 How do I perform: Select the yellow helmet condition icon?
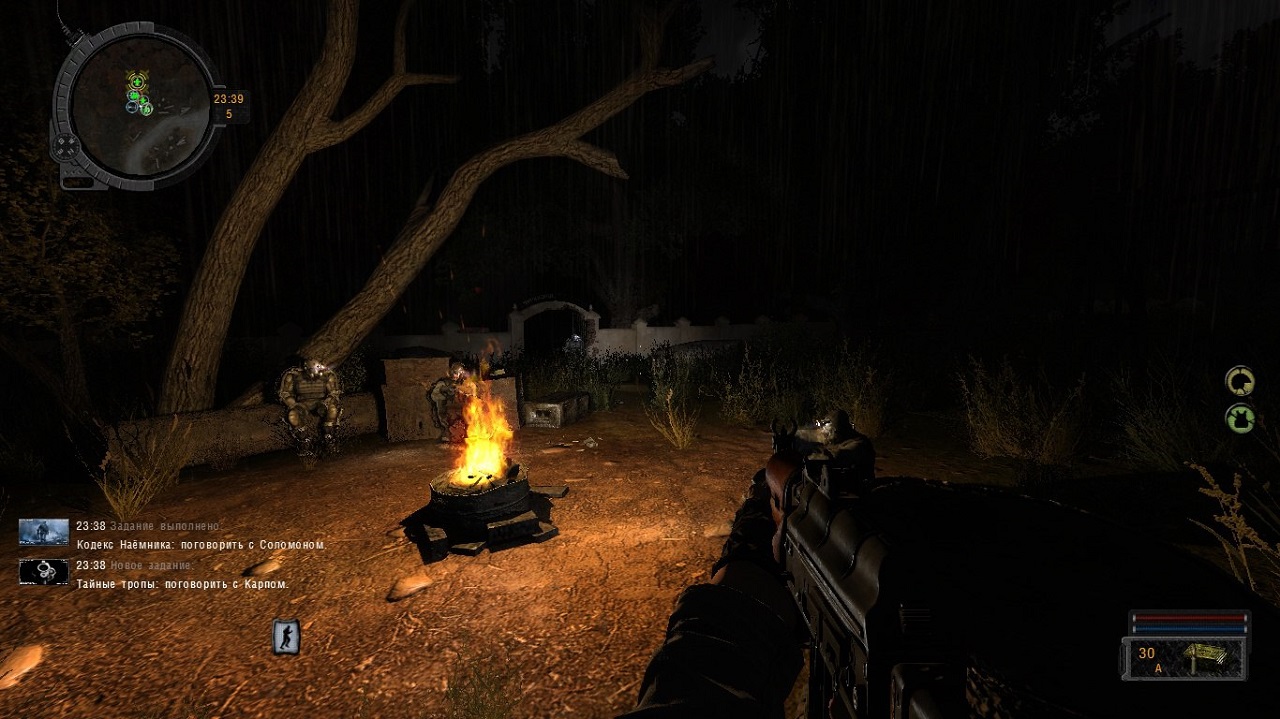(x=1240, y=381)
